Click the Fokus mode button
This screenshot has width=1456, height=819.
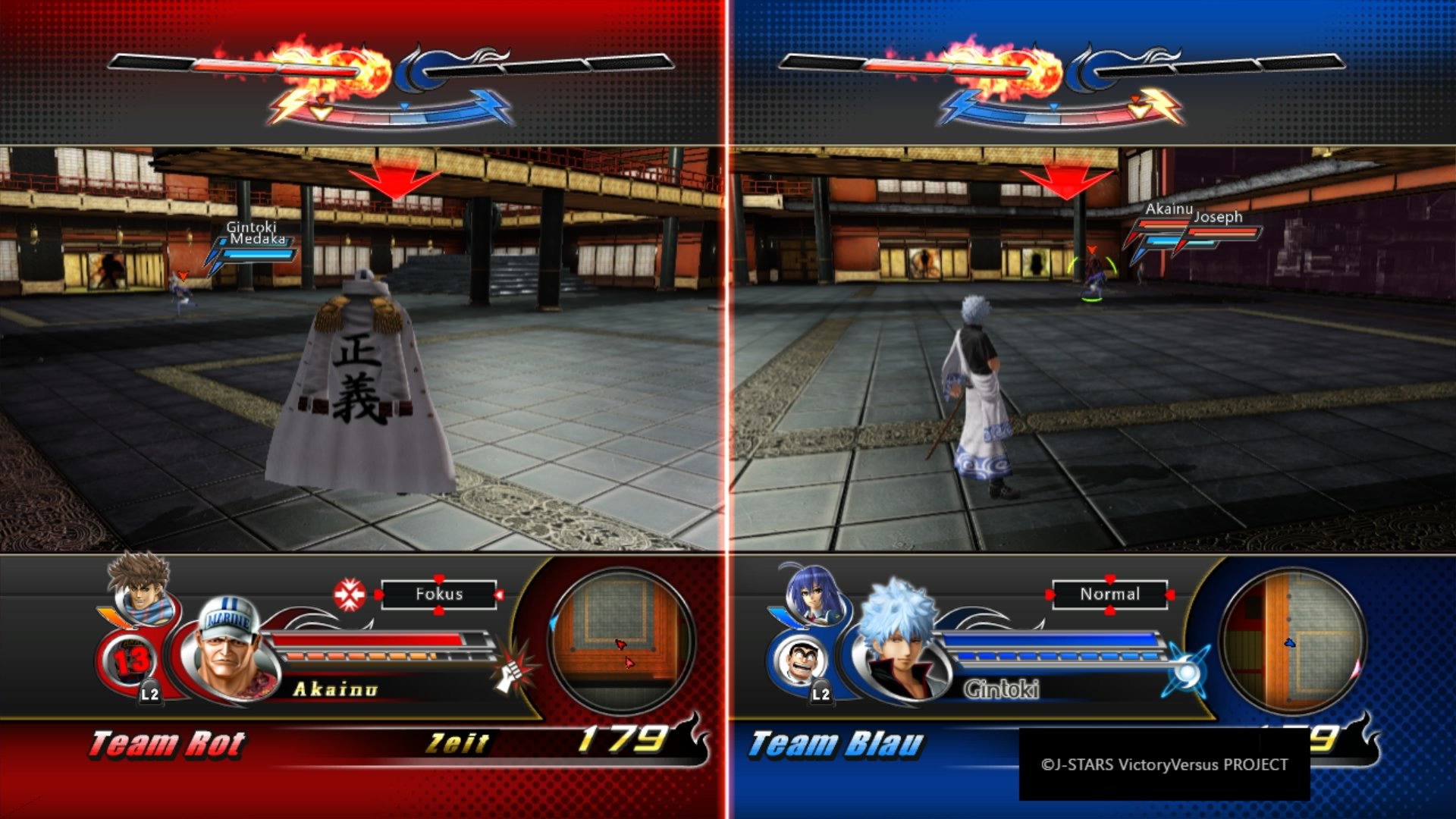[438, 595]
